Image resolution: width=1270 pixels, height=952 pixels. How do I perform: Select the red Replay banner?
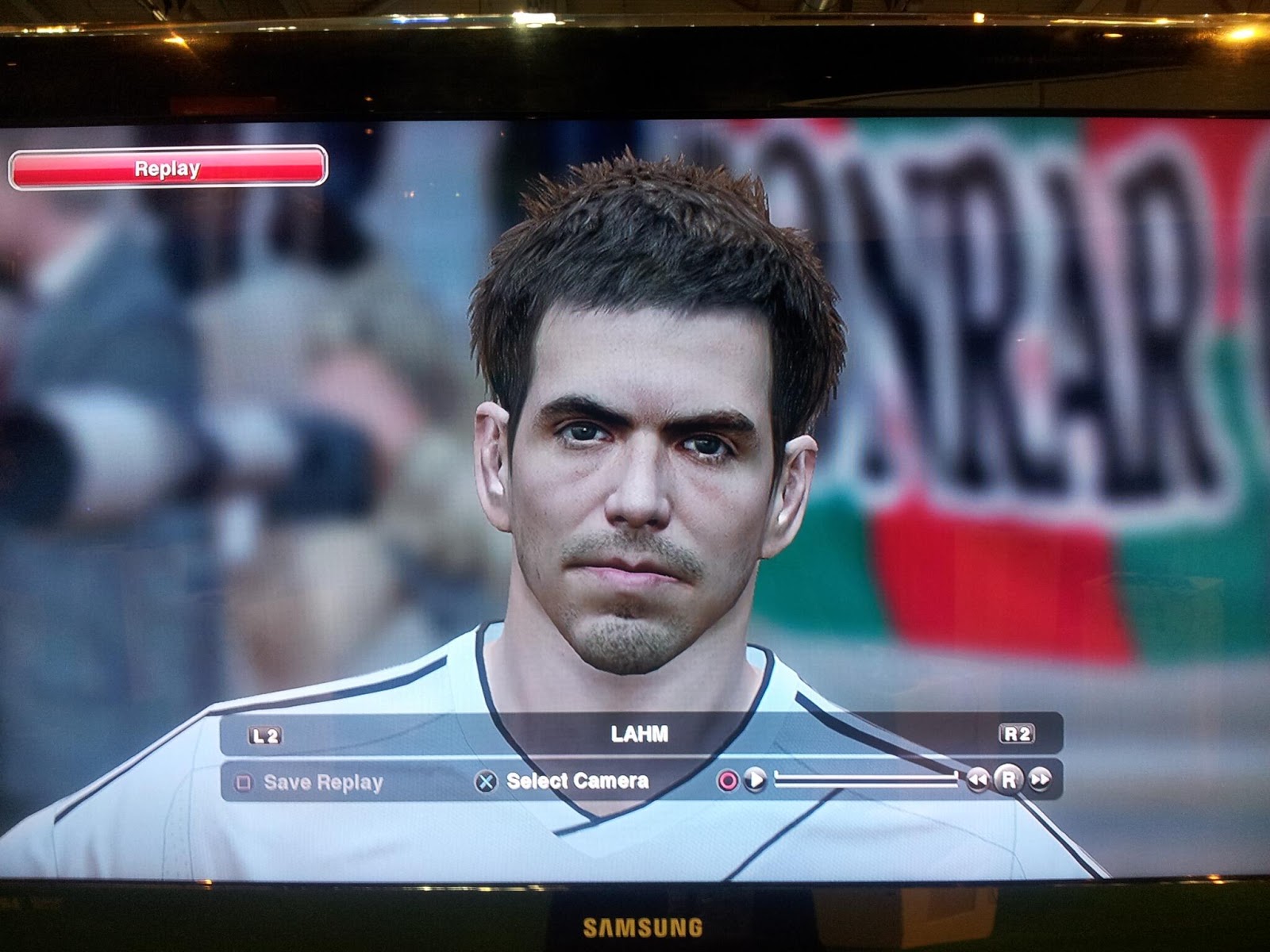(167, 169)
